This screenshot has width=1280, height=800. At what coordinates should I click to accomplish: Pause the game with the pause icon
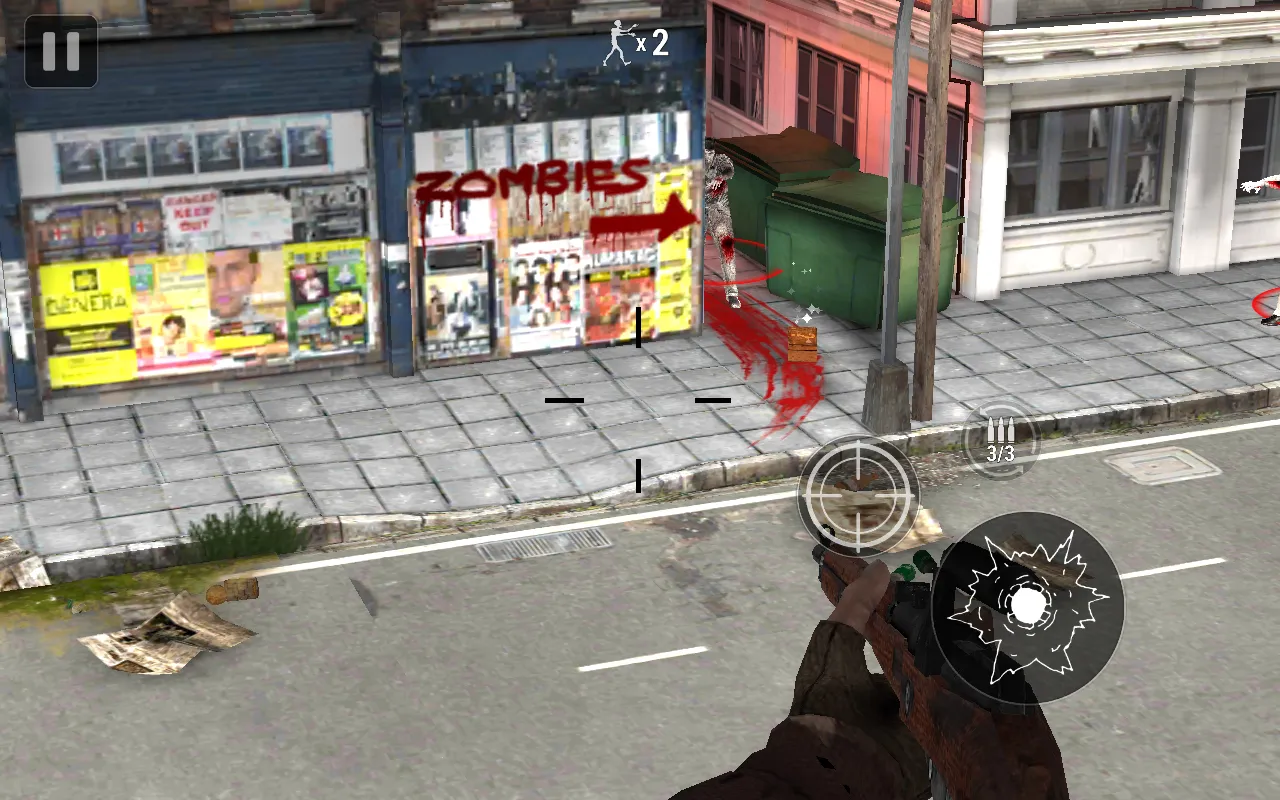tap(60, 52)
